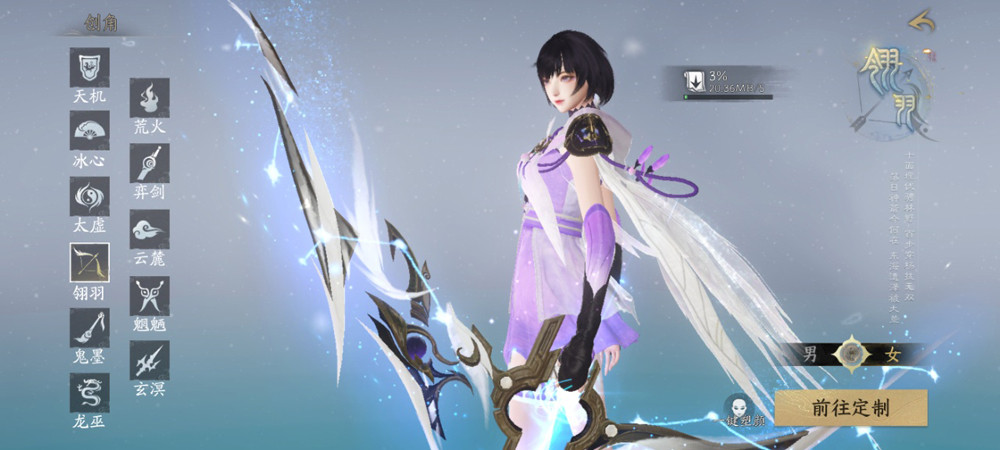Choose the 冰心 fan class
The height and width of the screenshot is (450, 1000).
coord(89,131)
